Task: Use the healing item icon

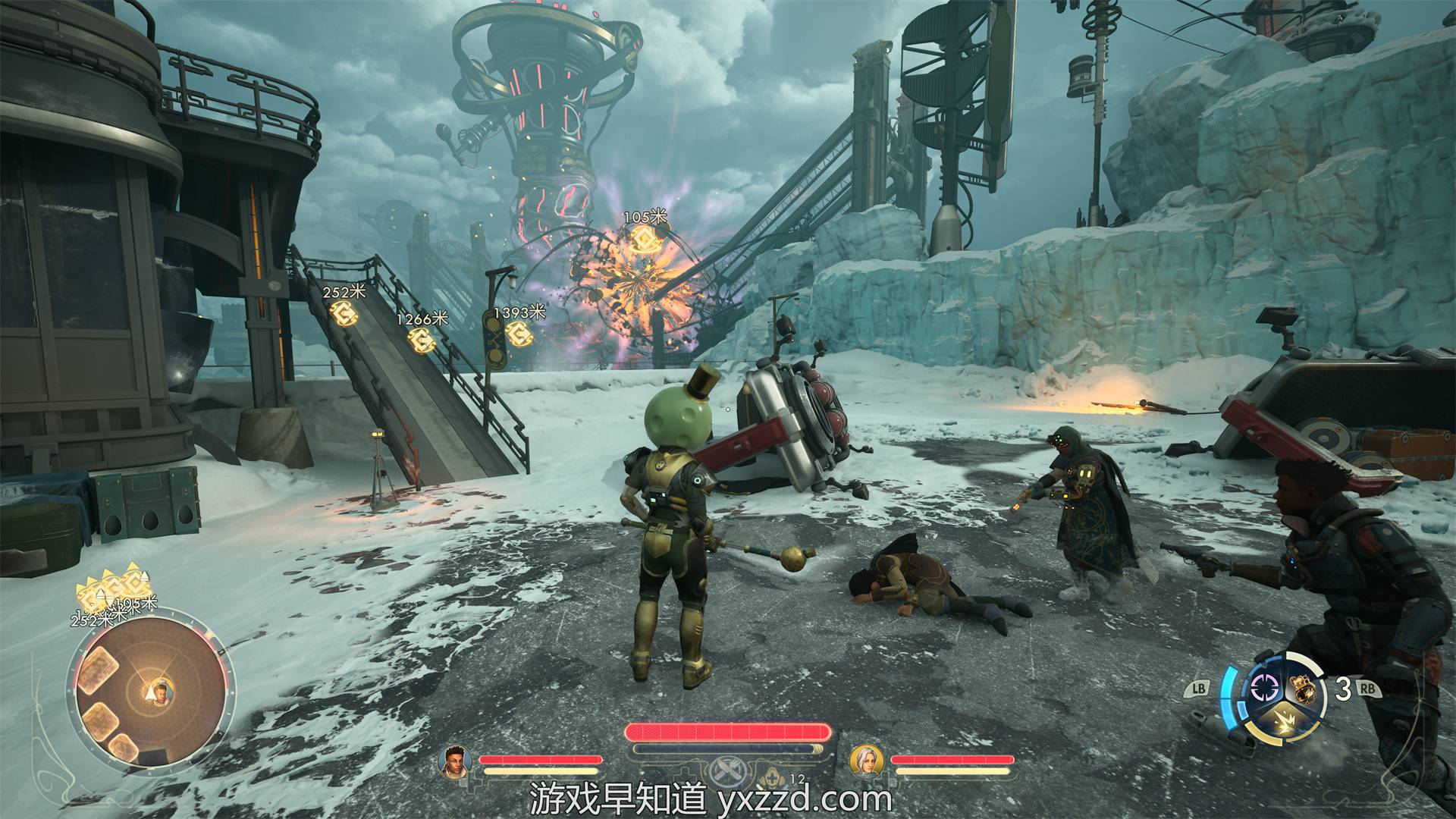Action: pos(773,775)
